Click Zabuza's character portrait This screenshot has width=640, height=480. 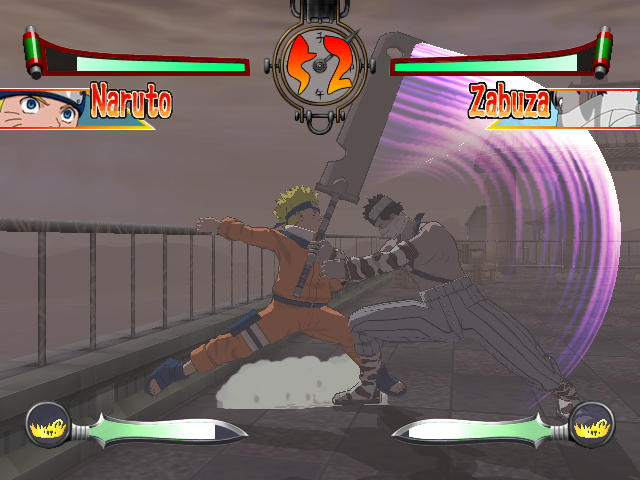(598, 108)
